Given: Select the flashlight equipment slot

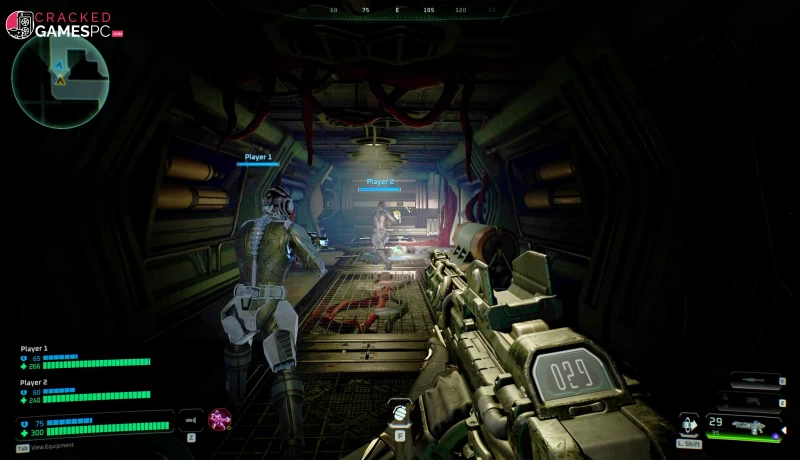Looking at the screenshot, I should [190, 420].
